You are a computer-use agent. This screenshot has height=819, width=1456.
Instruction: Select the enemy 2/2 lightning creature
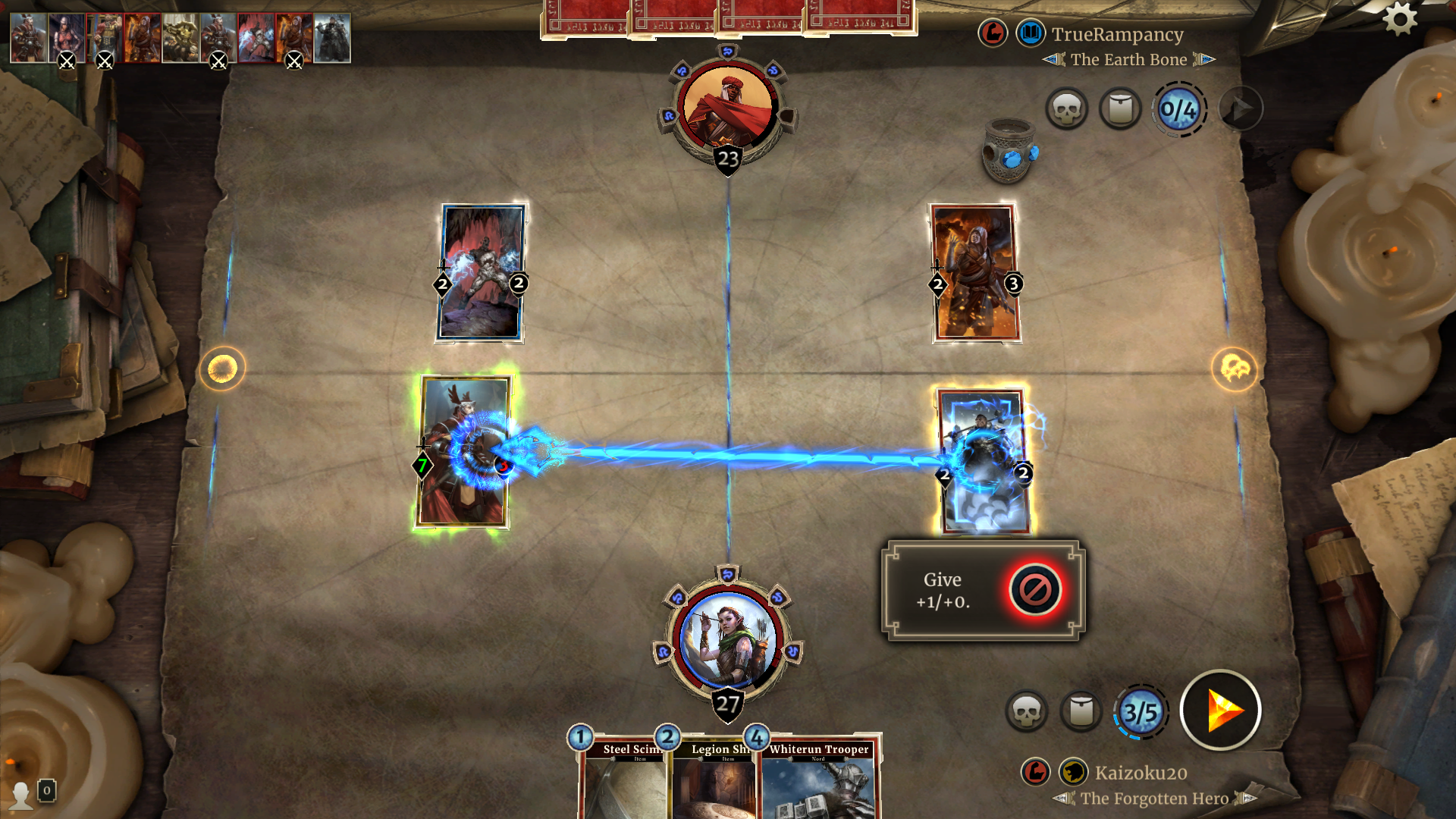481,273
